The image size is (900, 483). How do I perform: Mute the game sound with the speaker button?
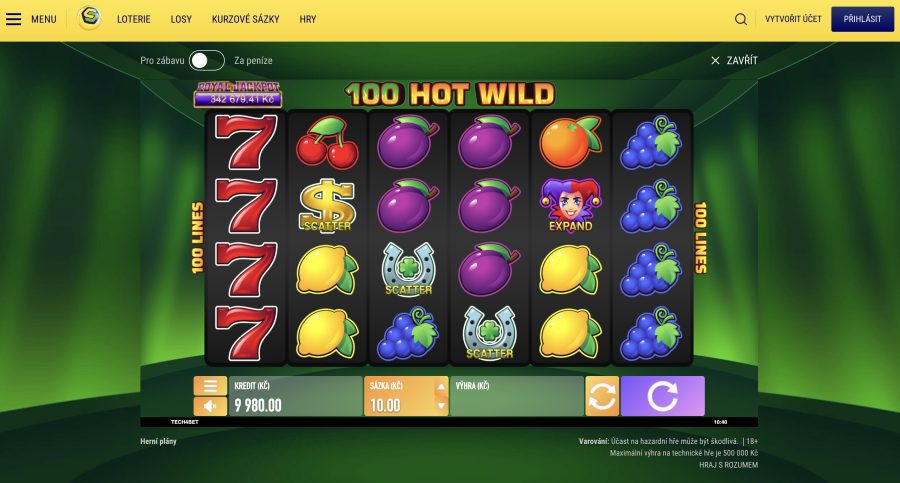210,406
